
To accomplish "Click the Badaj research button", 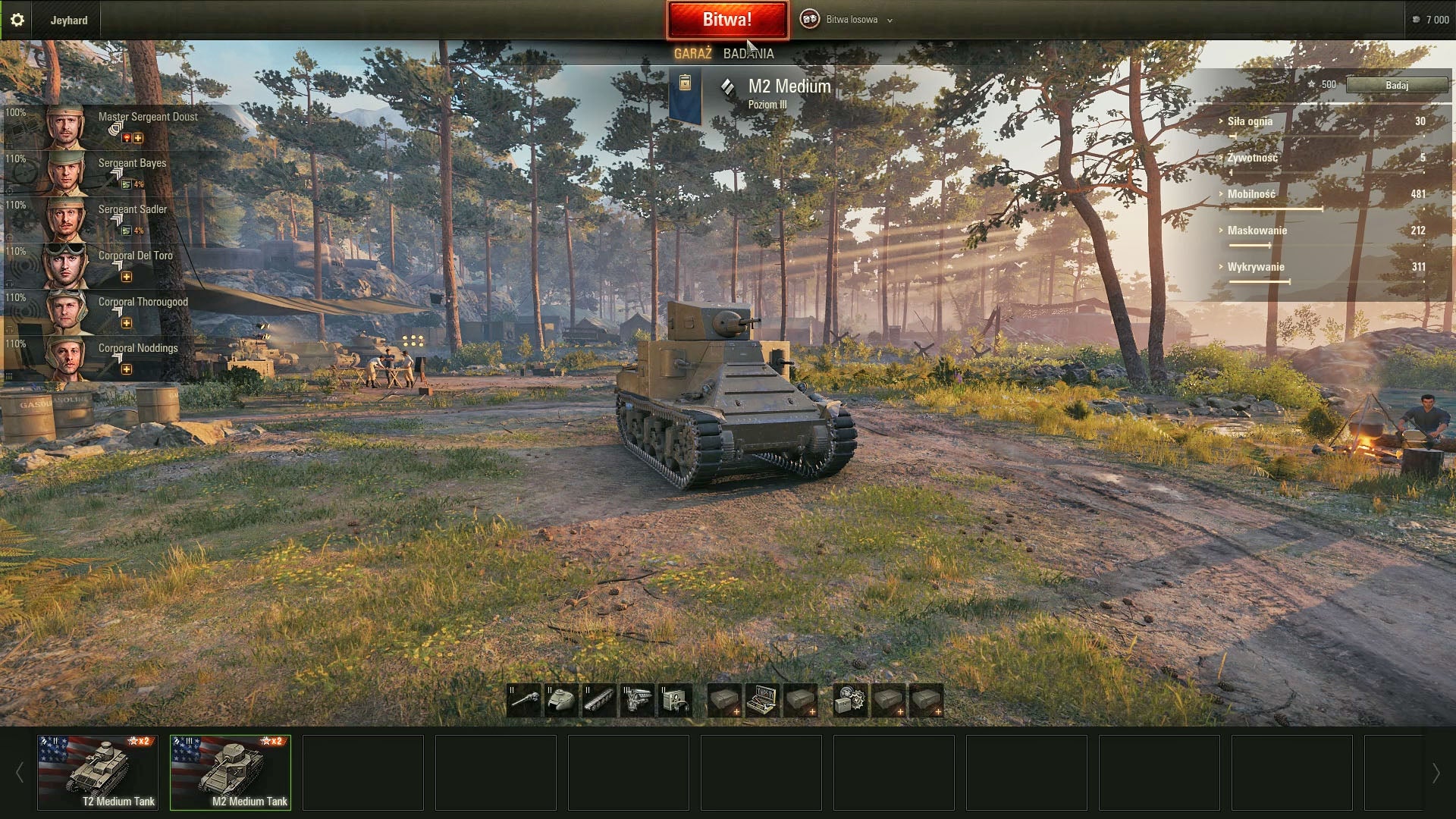I will tap(1398, 85).
